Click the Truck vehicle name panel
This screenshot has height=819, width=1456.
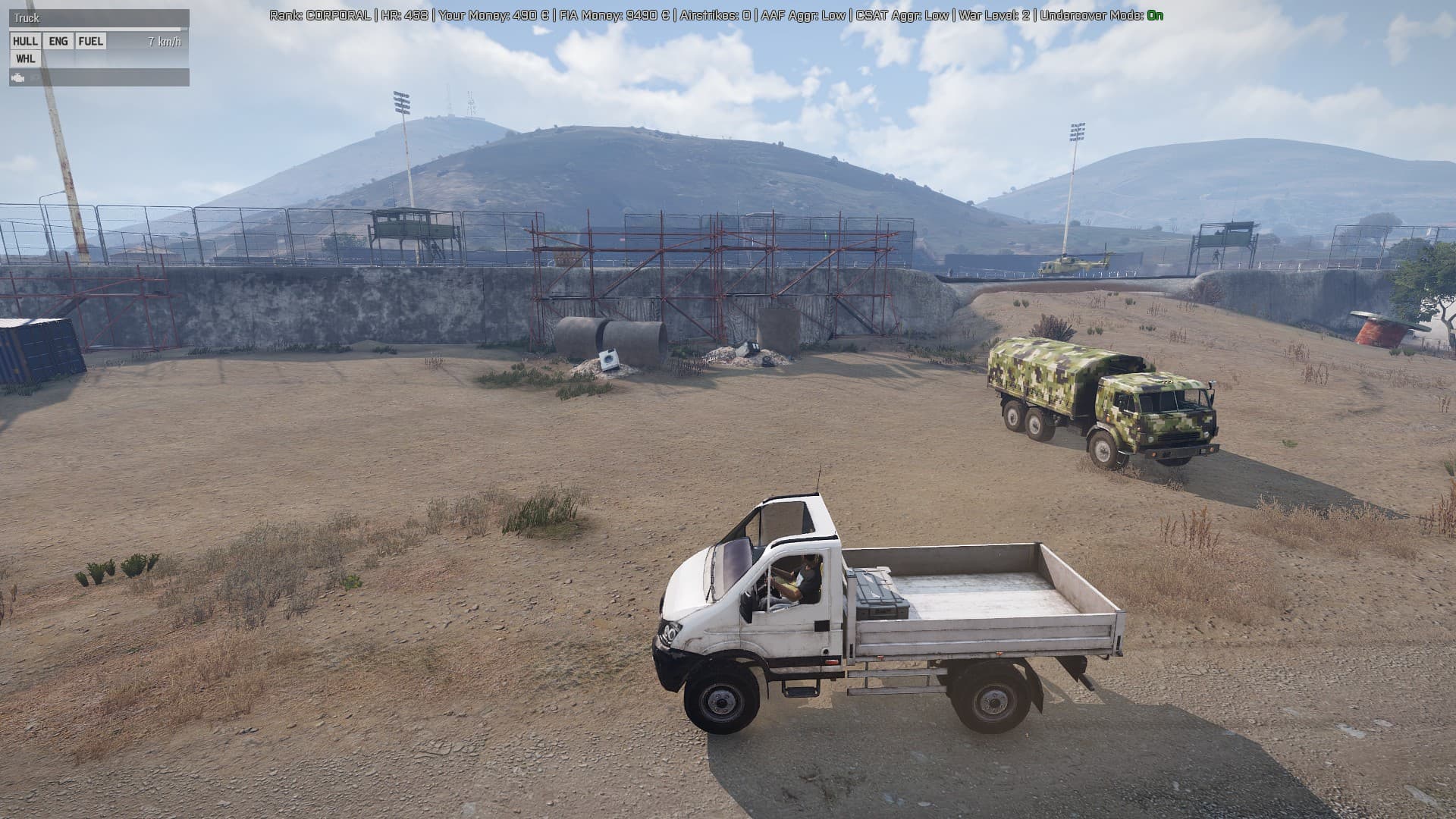(99, 18)
